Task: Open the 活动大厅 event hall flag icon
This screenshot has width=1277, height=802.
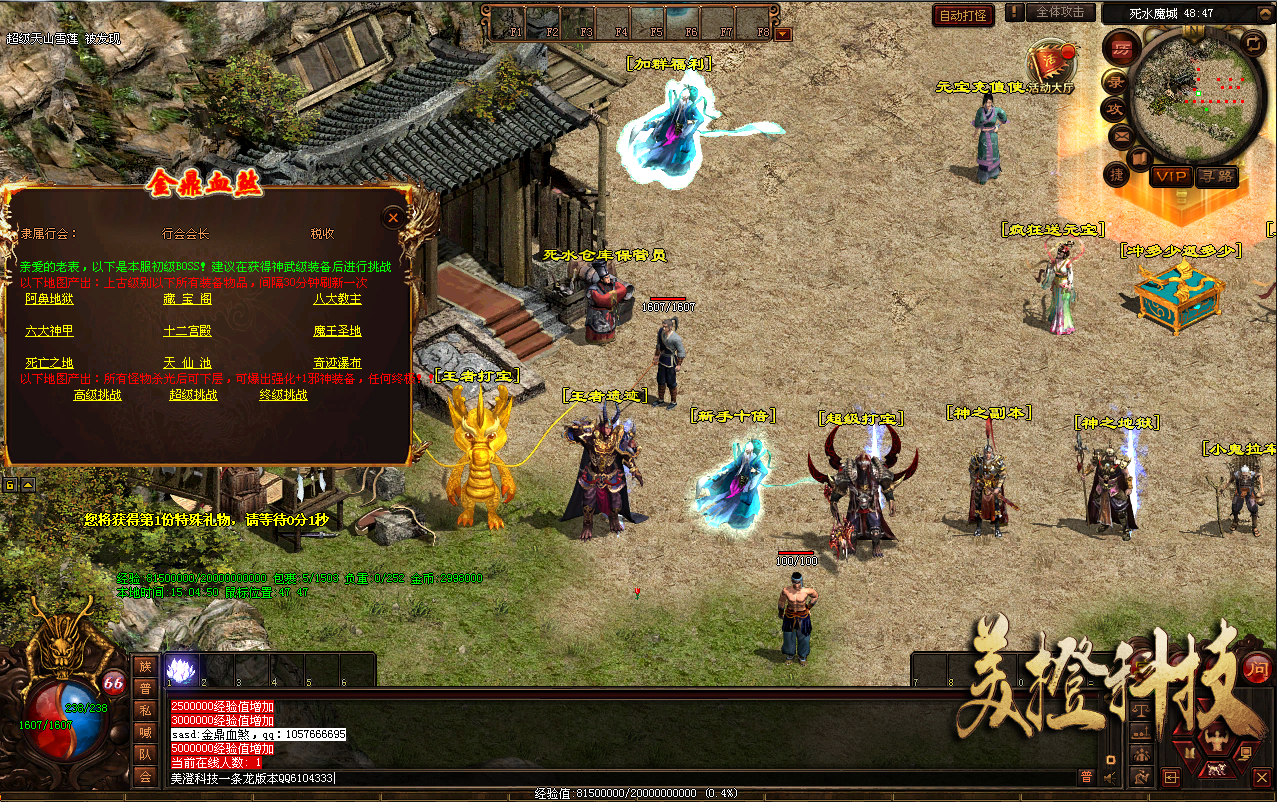Action: (1050, 62)
